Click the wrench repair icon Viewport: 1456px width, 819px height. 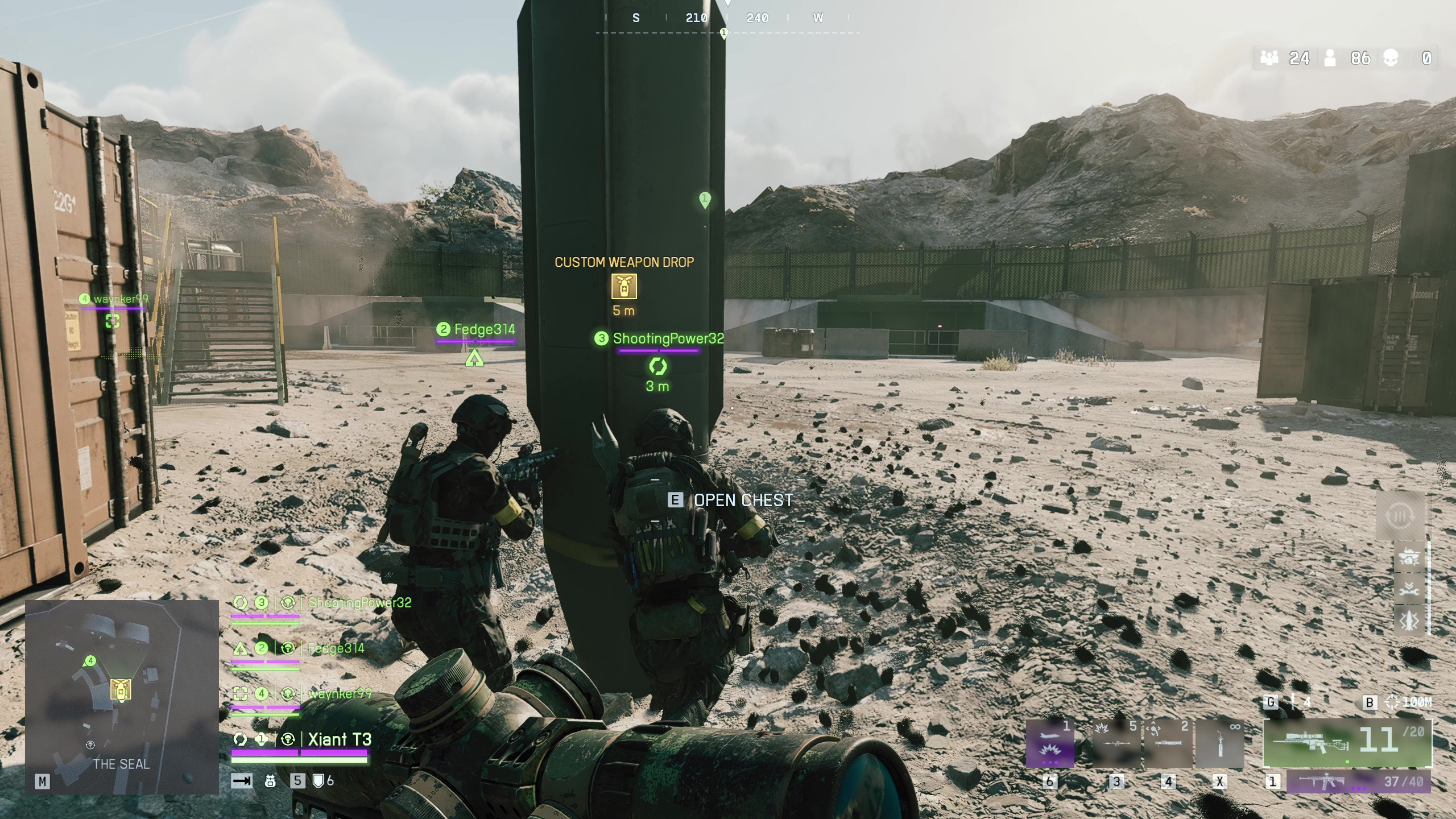[1409, 589]
